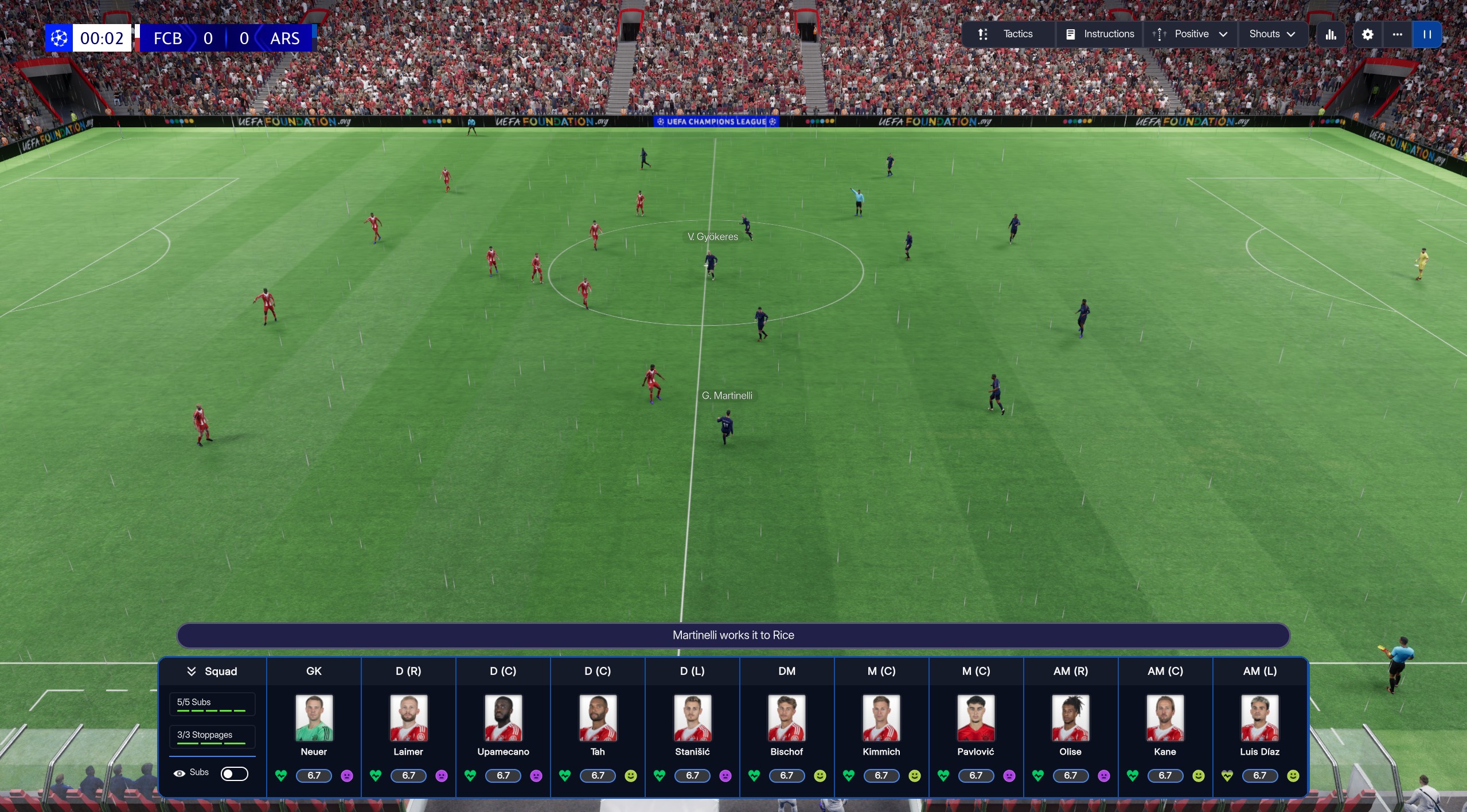
Task: Click the more options ellipsis icon
Action: pyautogui.click(x=1398, y=34)
